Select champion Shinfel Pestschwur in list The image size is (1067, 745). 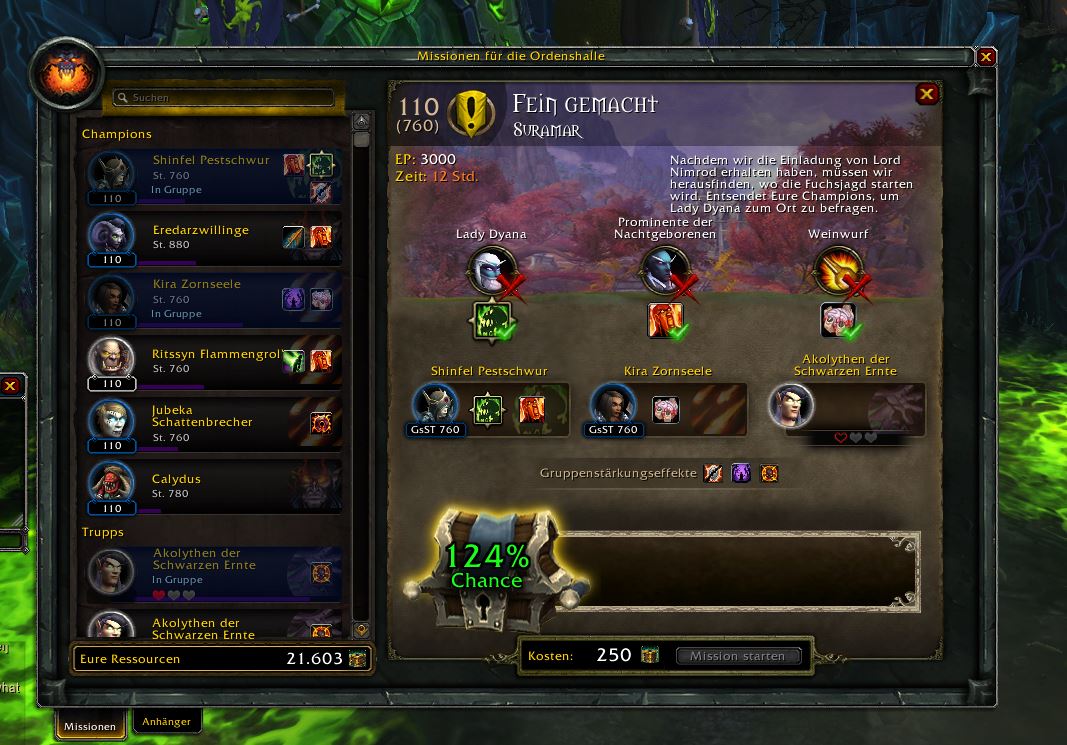[214, 175]
